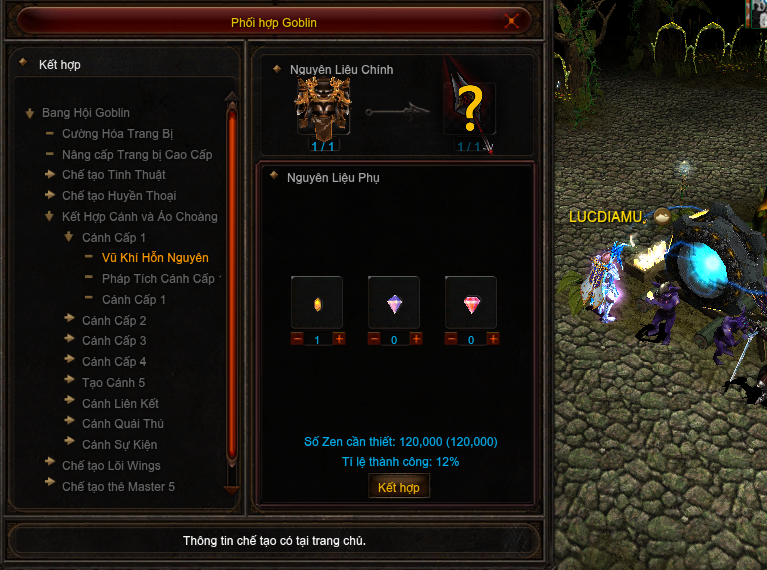Expand the Cánh Cấp 2 folder
This screenshot has width=767, height=570.
click(114, 321)
